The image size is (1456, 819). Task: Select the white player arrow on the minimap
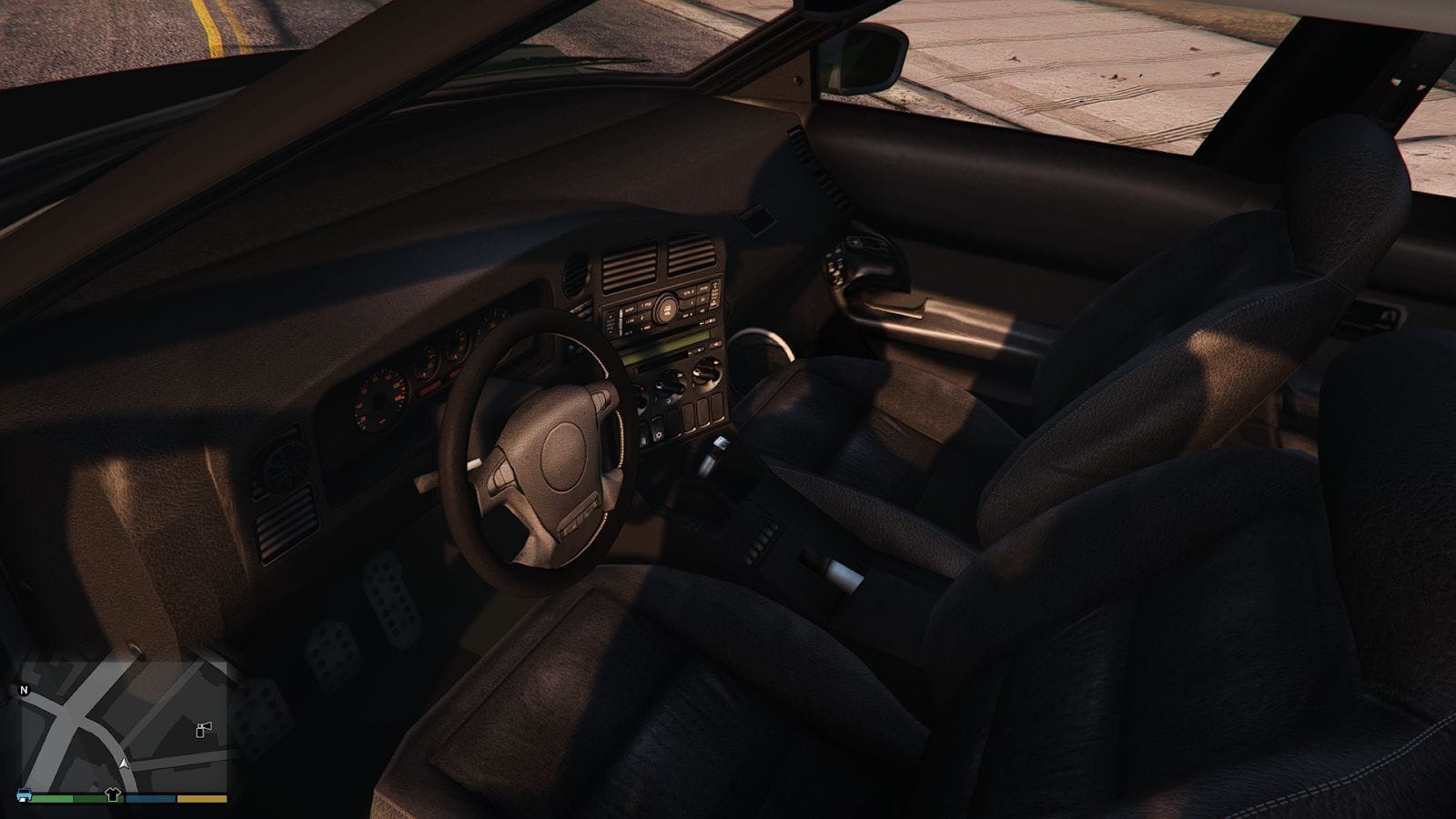click(124, 763)
